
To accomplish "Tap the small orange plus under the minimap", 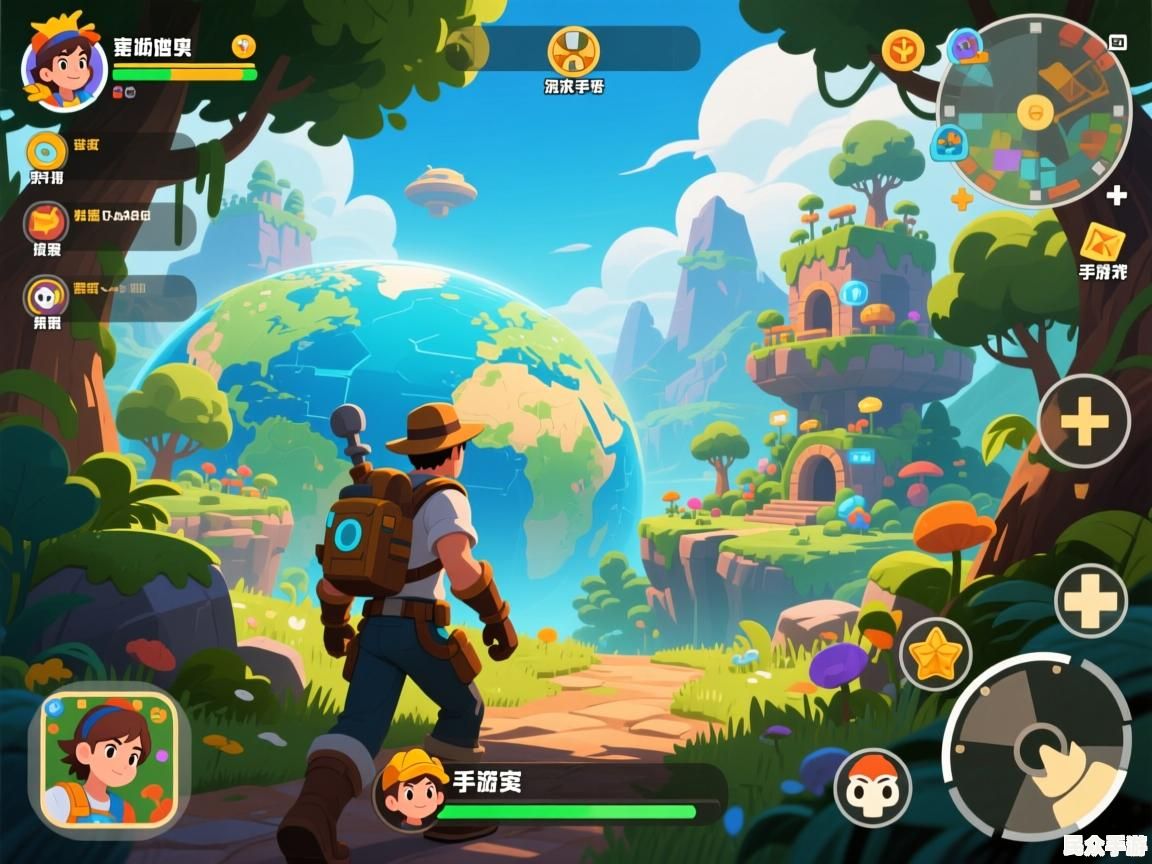I will [962, 199].
